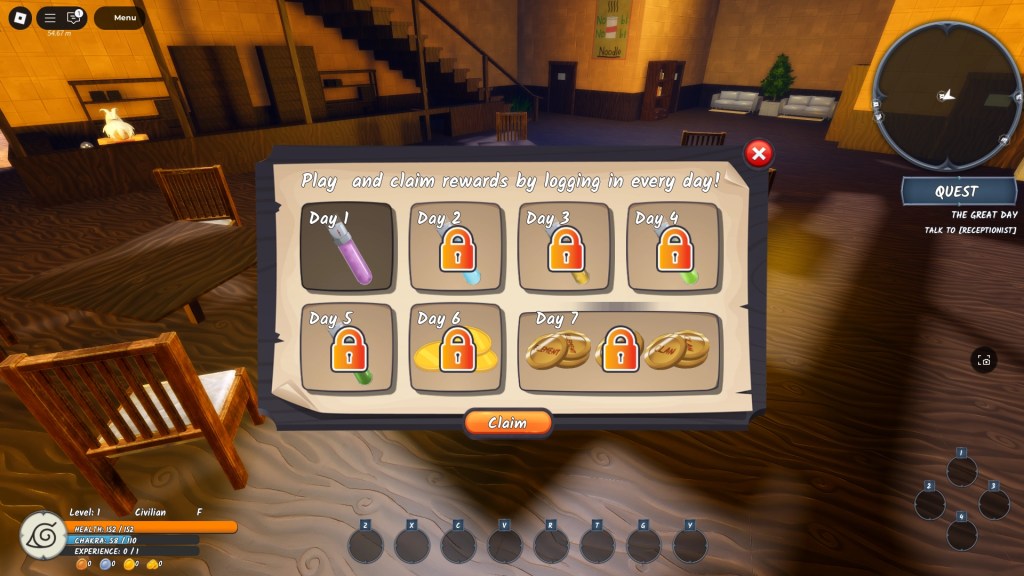Screen dimensions: 1024x576
Task: Select the Day 1 purple potion reward
Action: (x=347, y=247)
